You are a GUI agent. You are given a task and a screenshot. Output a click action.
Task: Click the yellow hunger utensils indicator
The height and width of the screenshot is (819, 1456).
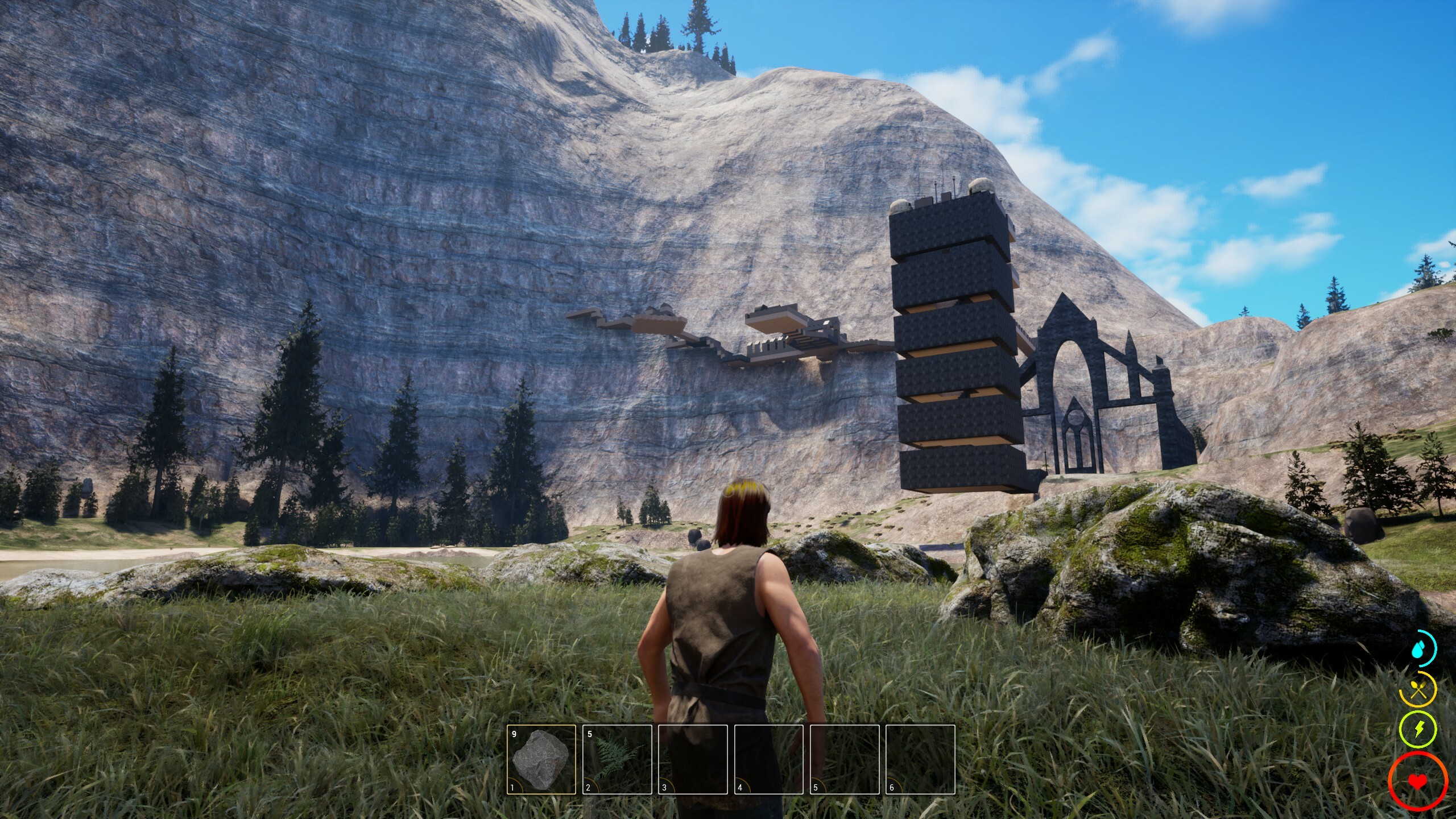[1418, 689]
